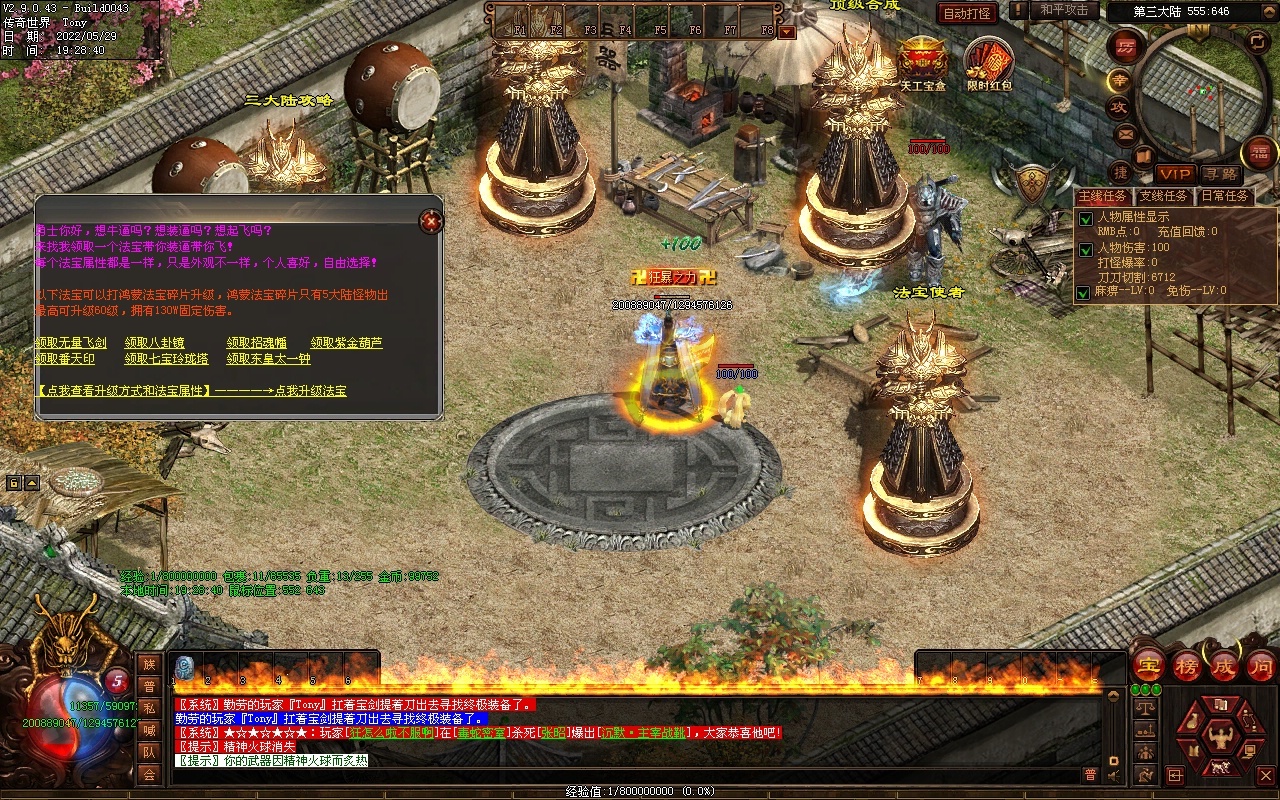
Task: Select 领取七宝玲珑塔 in the dialogue
Action: (166, 358)
